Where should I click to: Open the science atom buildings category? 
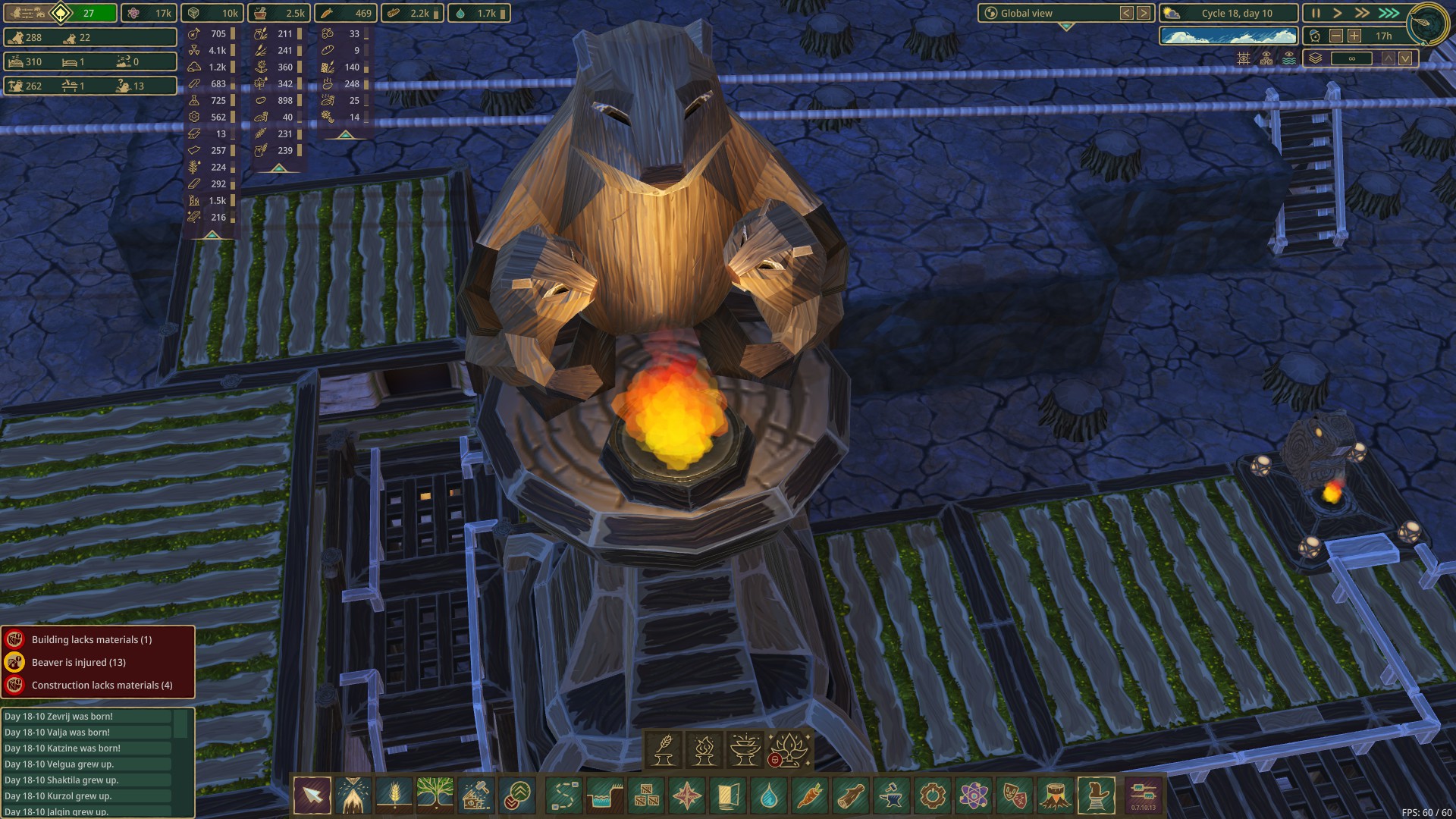coord(973,795)
